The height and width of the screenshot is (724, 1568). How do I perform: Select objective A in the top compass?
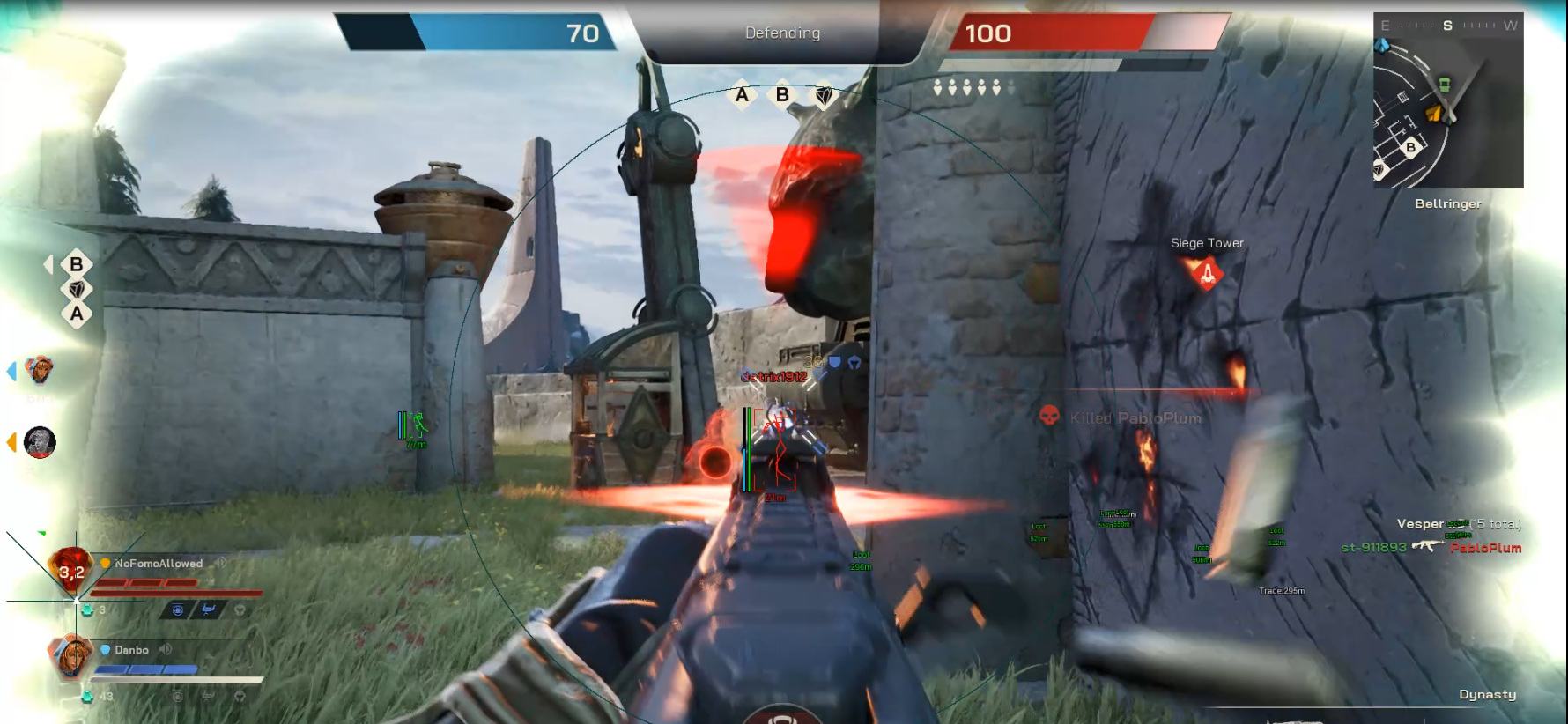tap(742, 95)
